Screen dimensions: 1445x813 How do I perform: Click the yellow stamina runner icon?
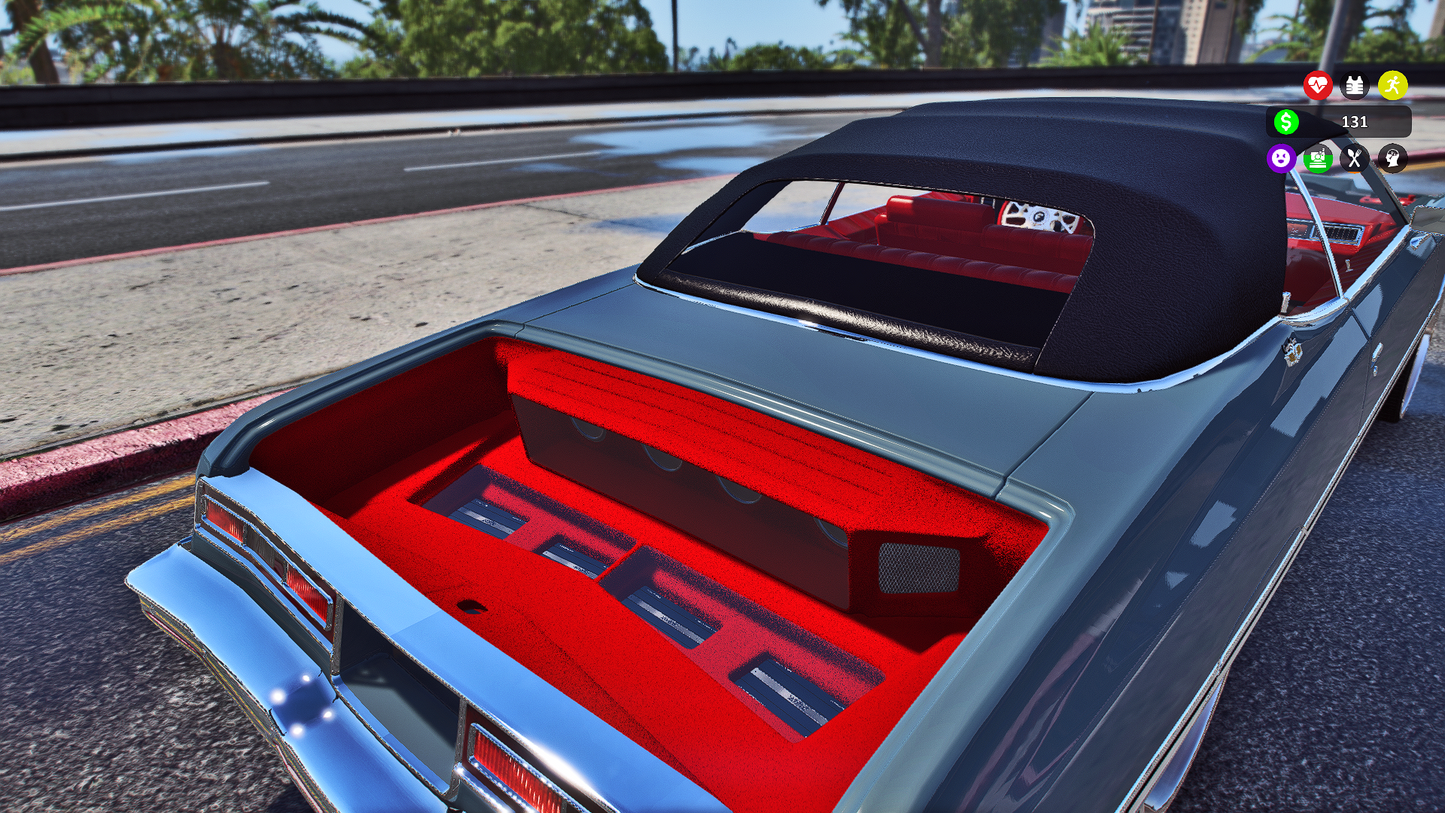[1392, 86]
